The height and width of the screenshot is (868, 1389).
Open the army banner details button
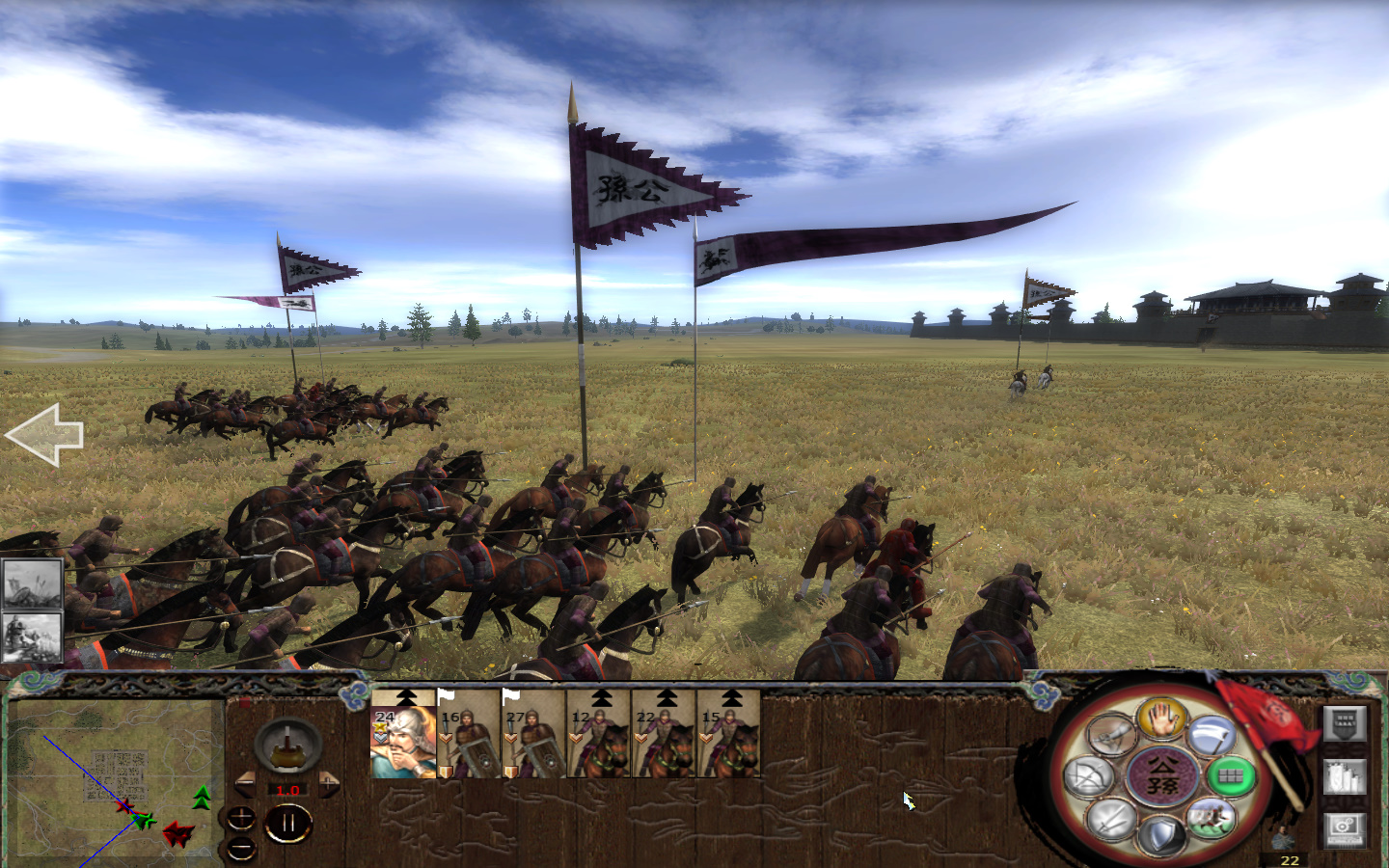click(x=1345, y=724)
